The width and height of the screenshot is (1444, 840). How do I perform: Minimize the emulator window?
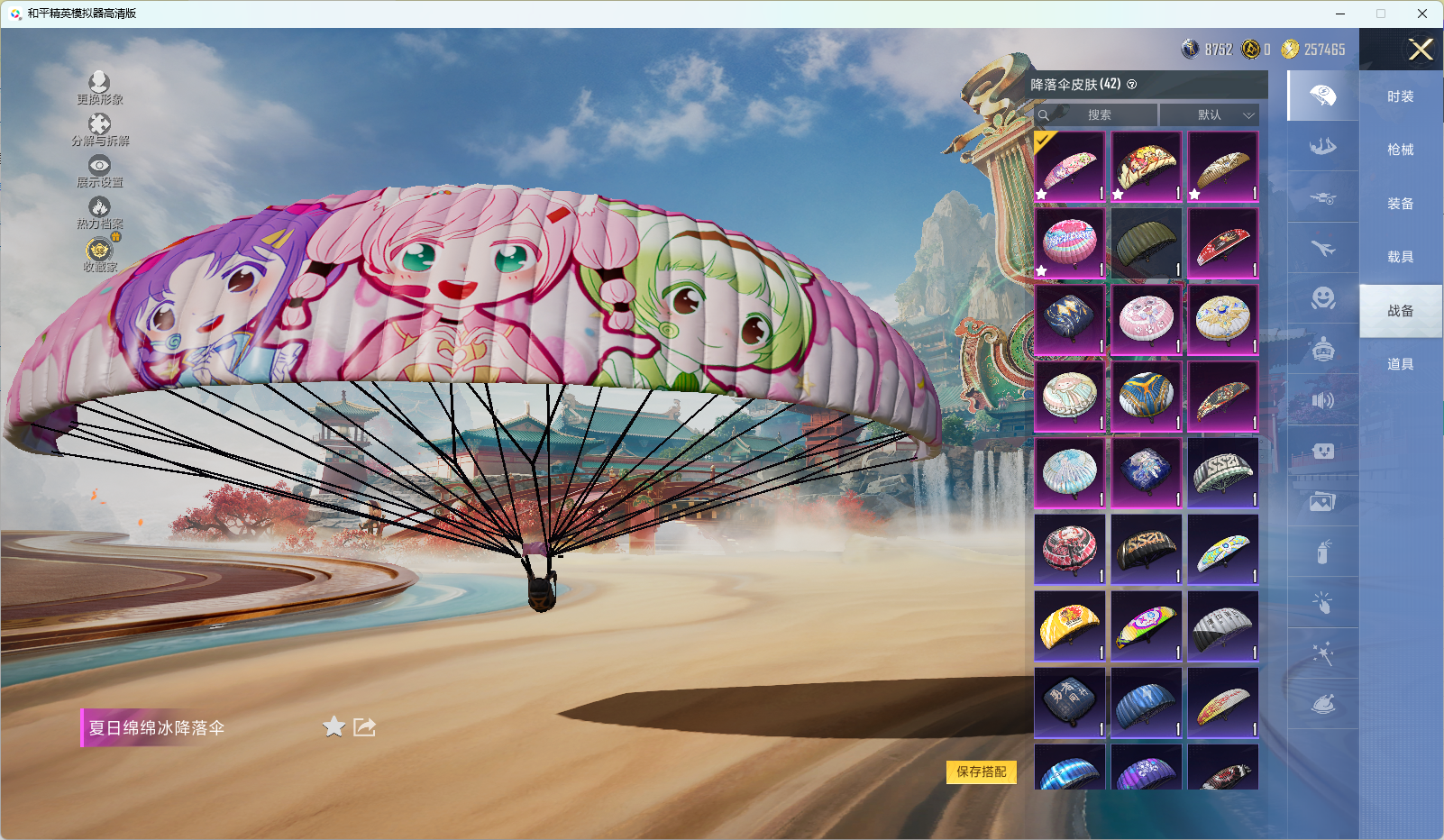[x=1340, y=14]
